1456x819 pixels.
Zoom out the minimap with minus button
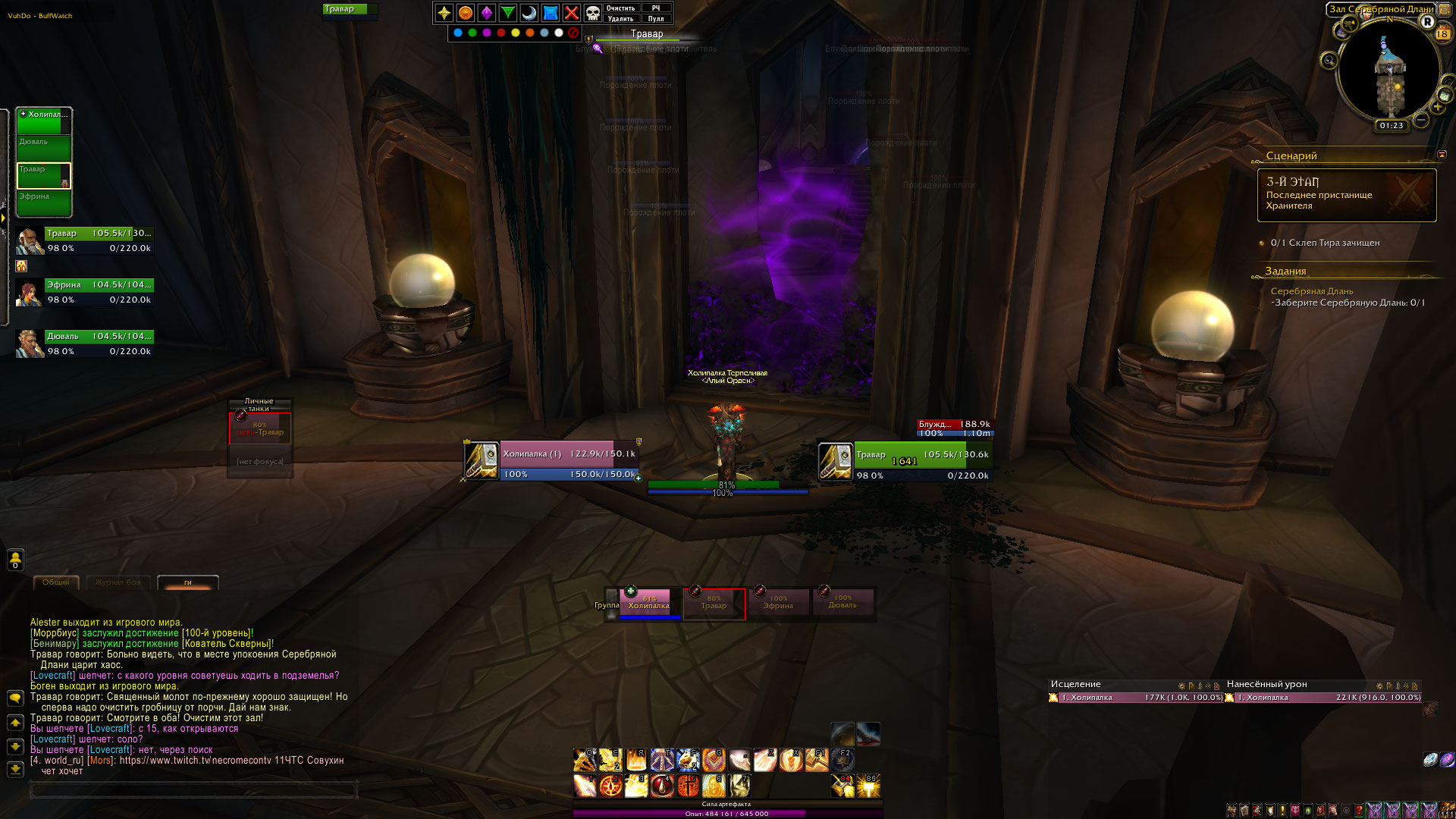coord(1422,120)
